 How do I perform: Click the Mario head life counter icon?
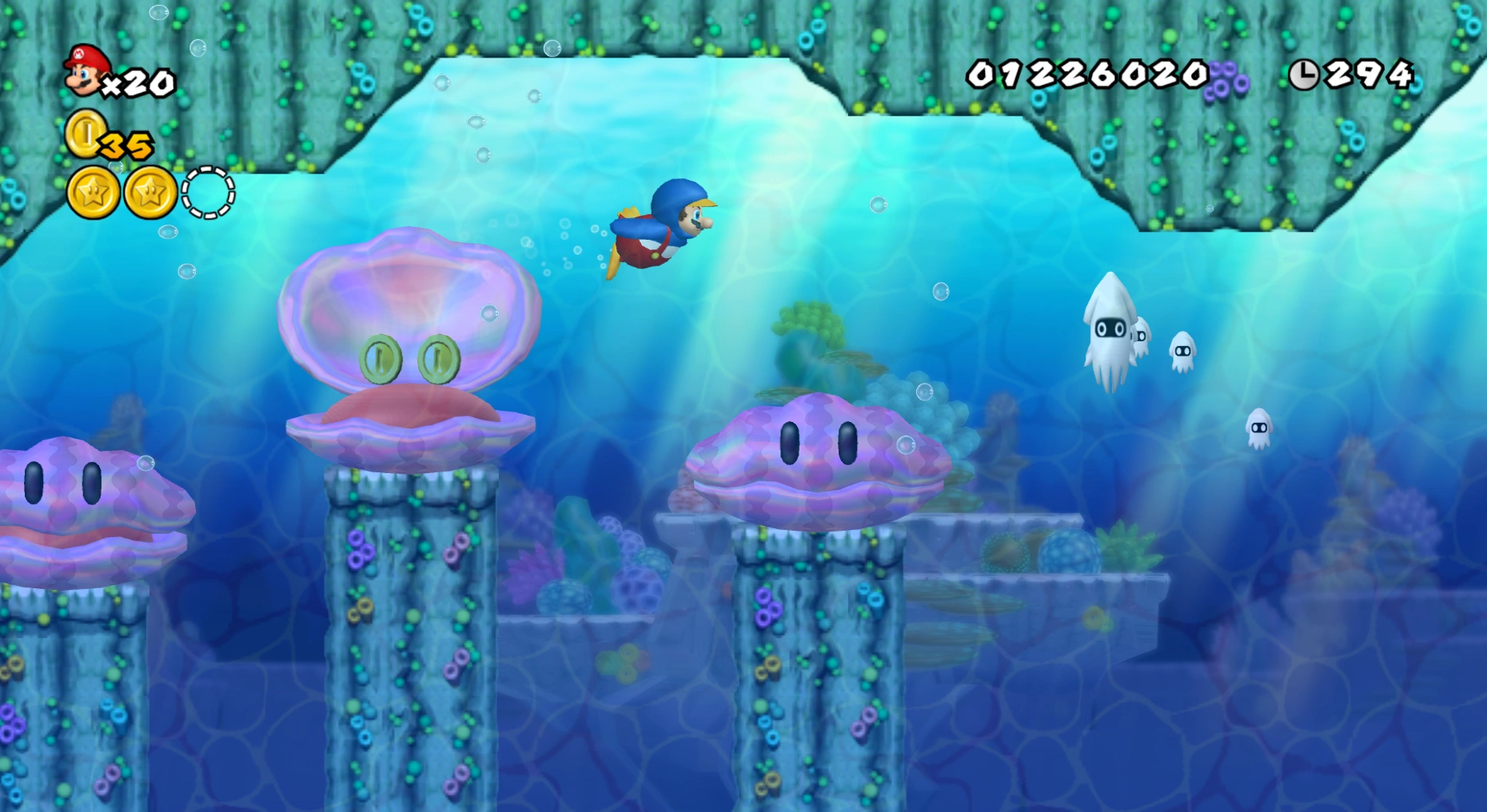click(x=86, y=72)
